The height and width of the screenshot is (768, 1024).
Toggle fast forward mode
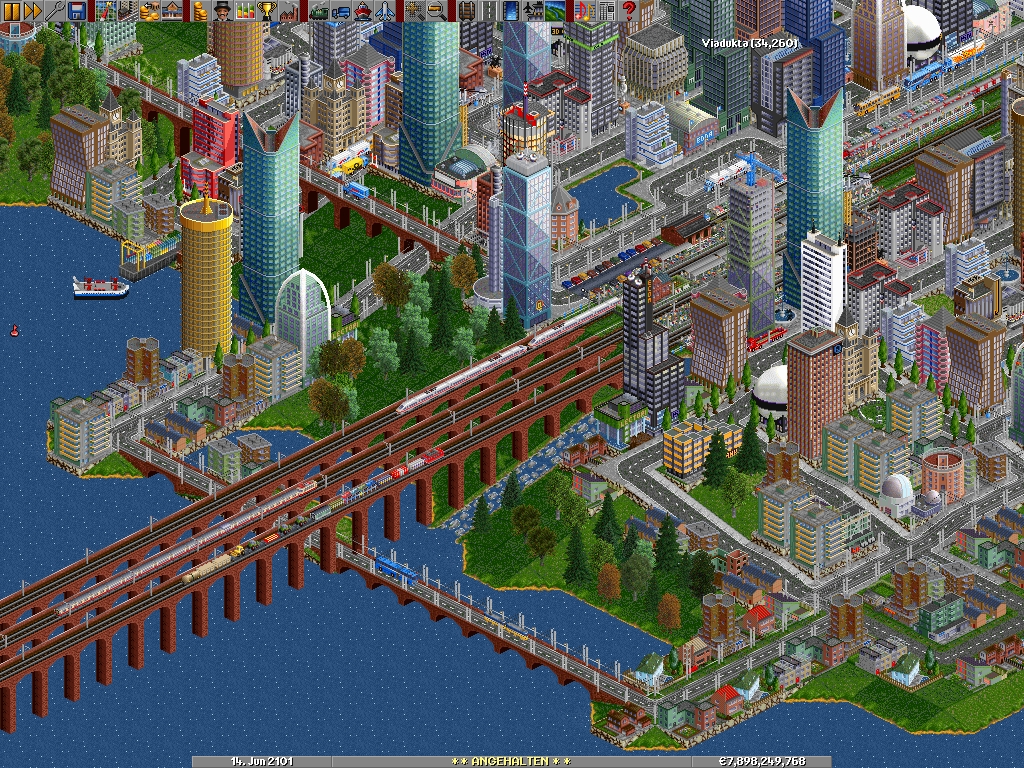point(33,11)
